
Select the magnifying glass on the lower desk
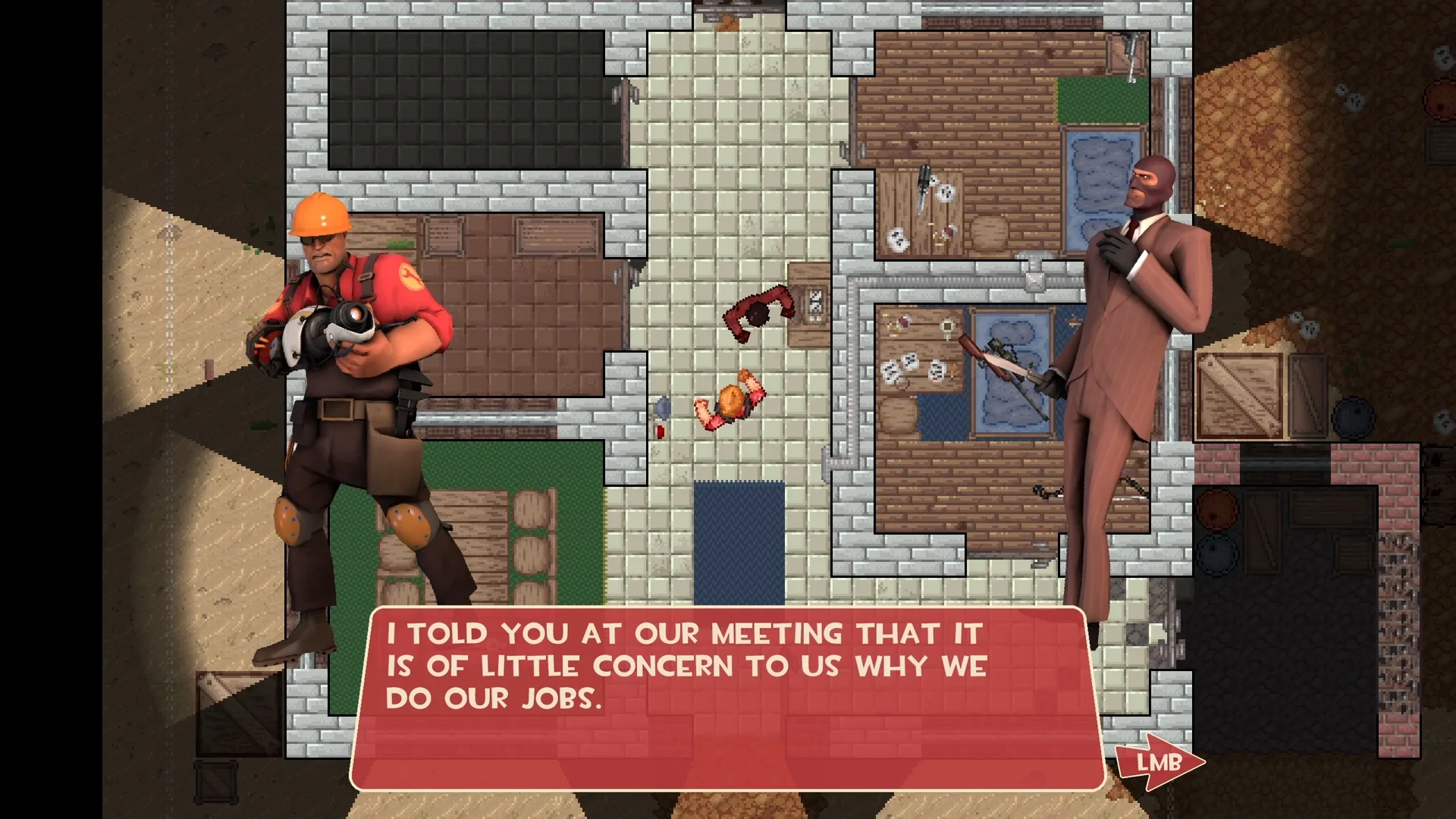coord(947,328)
